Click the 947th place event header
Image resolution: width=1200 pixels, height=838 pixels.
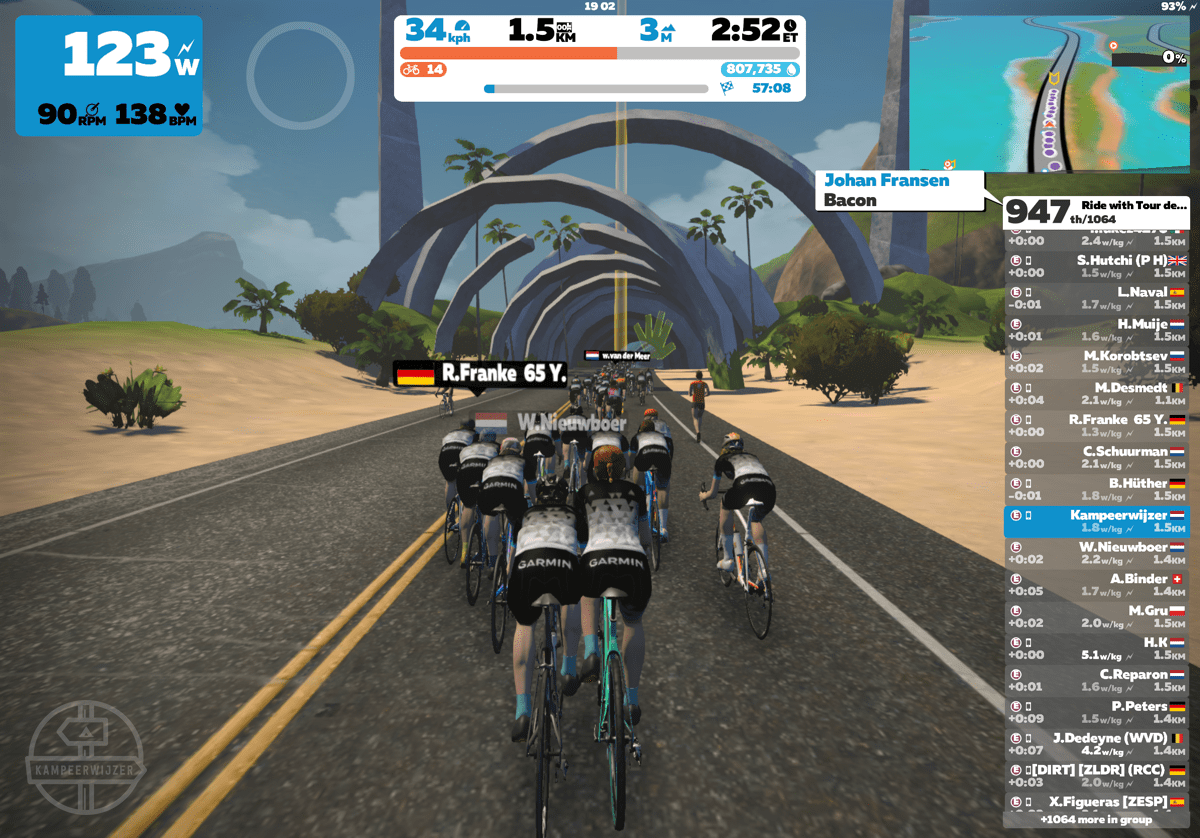coord(1096,211)
